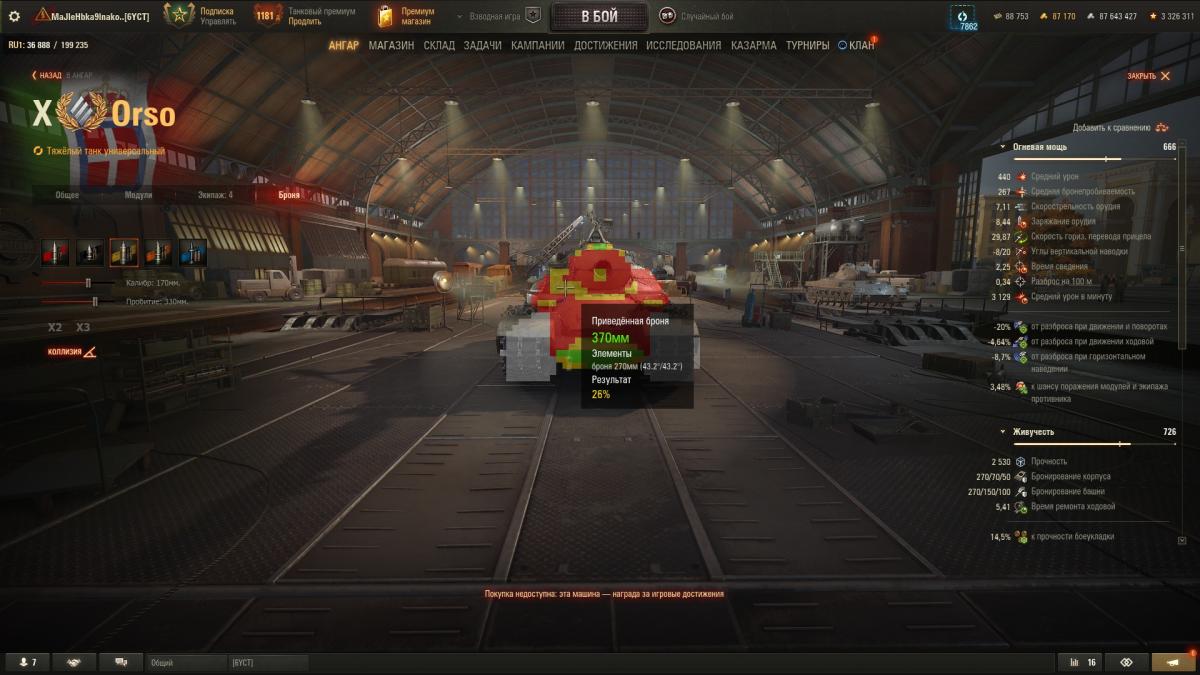This screenshot has height=675, width=1200.
Task: Select the Броня armor tab
Action: (x=288, y=195)
